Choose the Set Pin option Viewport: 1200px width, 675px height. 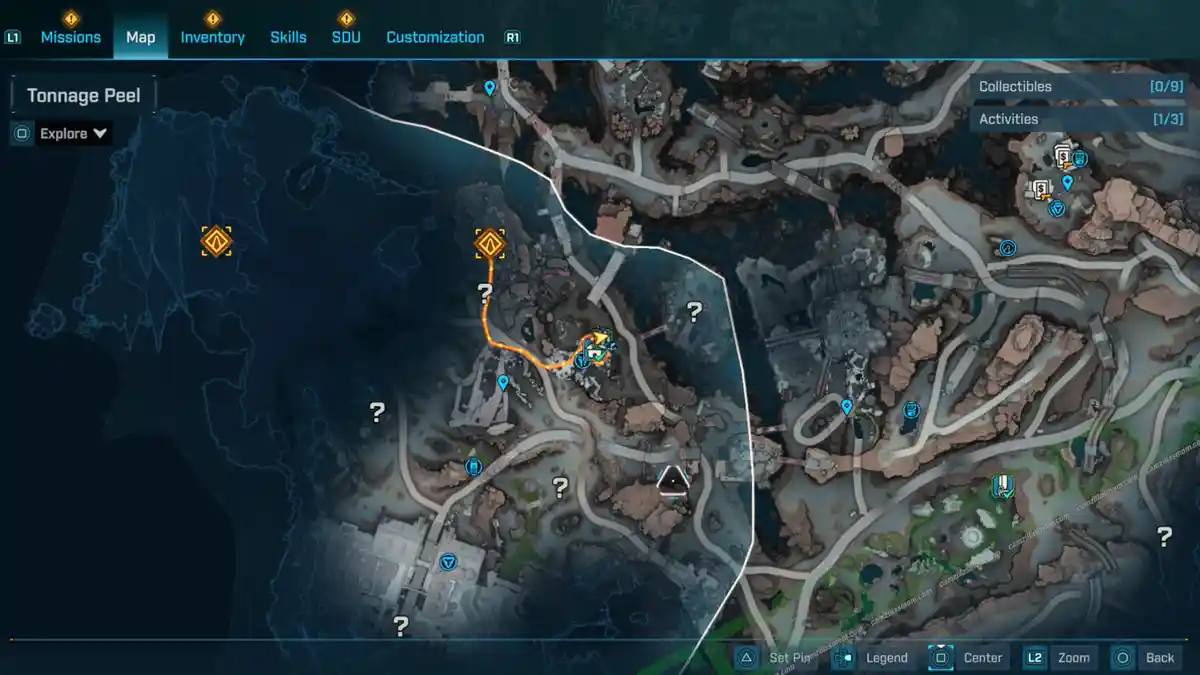(x=777, y=657)
